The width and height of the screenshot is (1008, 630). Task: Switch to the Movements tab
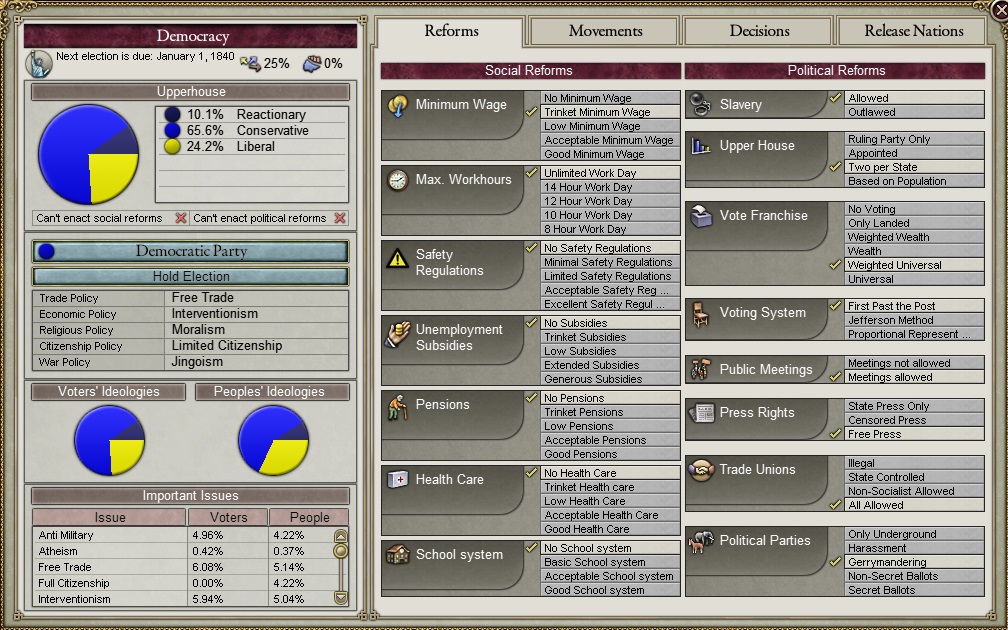point(605,31)
